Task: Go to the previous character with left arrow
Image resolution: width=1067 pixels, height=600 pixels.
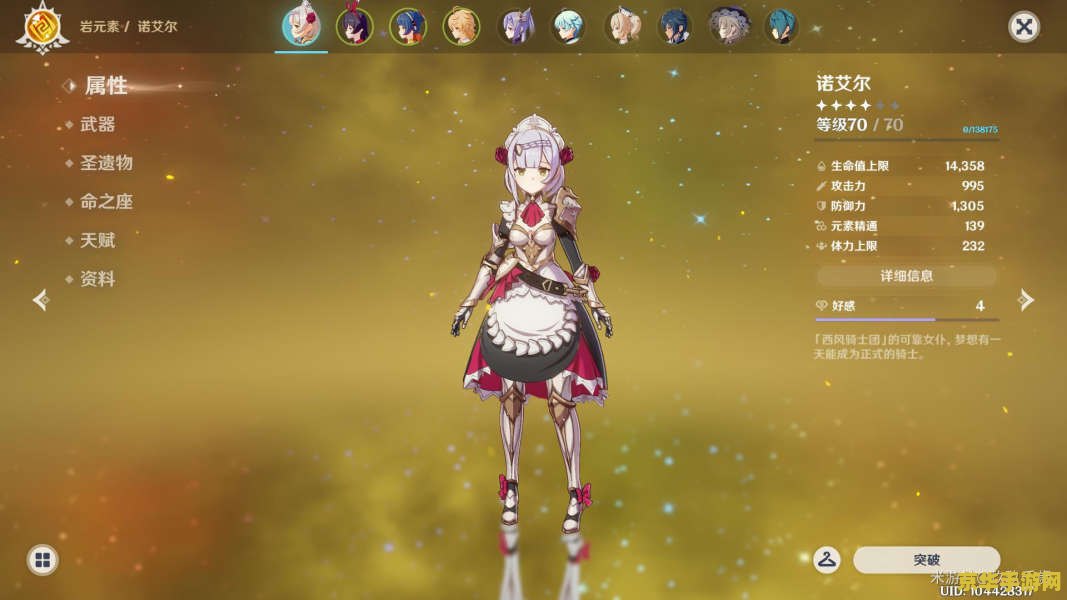Action: pyautogui.click(x=41, y=300)
